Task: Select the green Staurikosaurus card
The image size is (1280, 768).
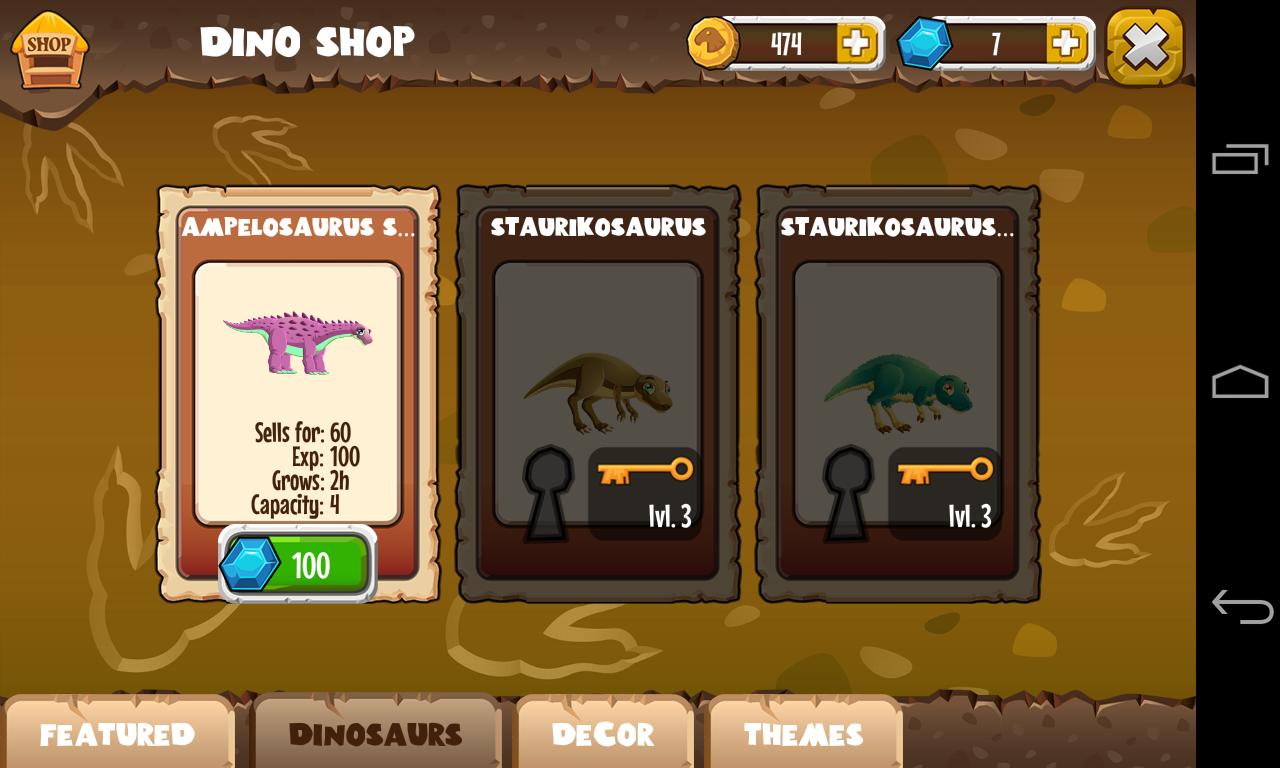Action: (x=898, y=390)
